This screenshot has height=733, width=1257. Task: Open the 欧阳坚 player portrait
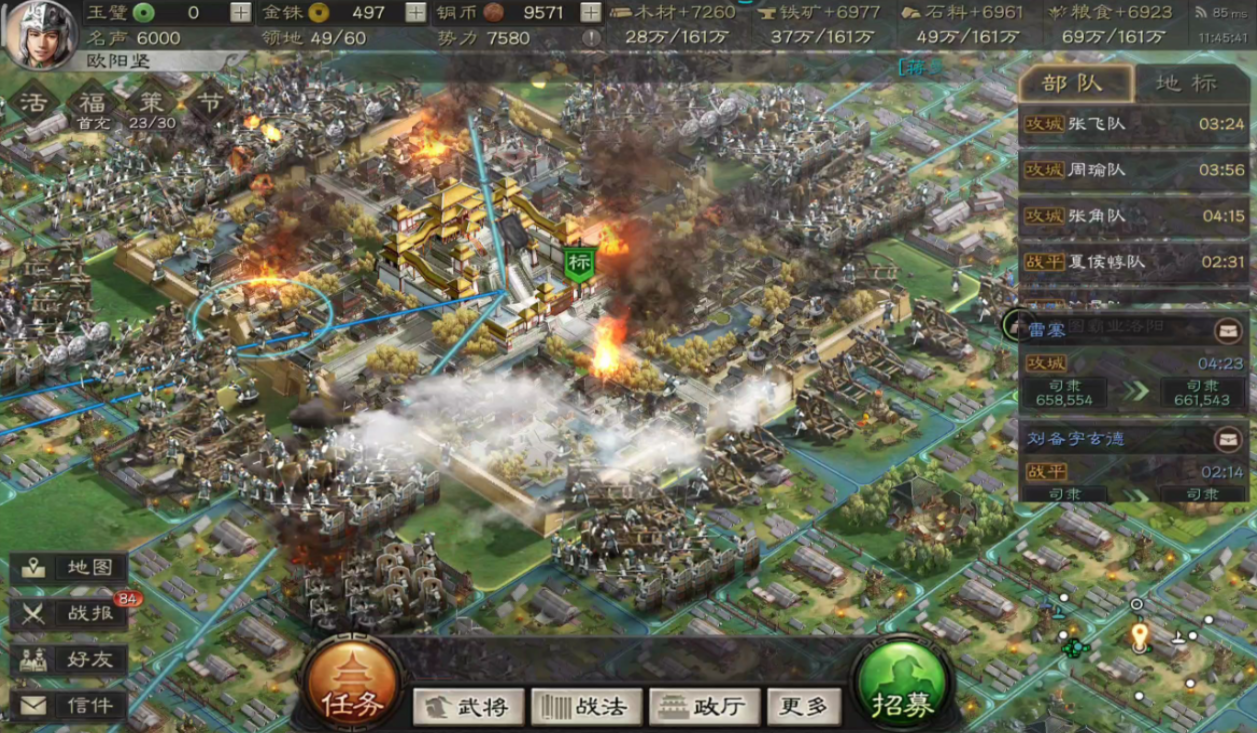pos(40,32)
